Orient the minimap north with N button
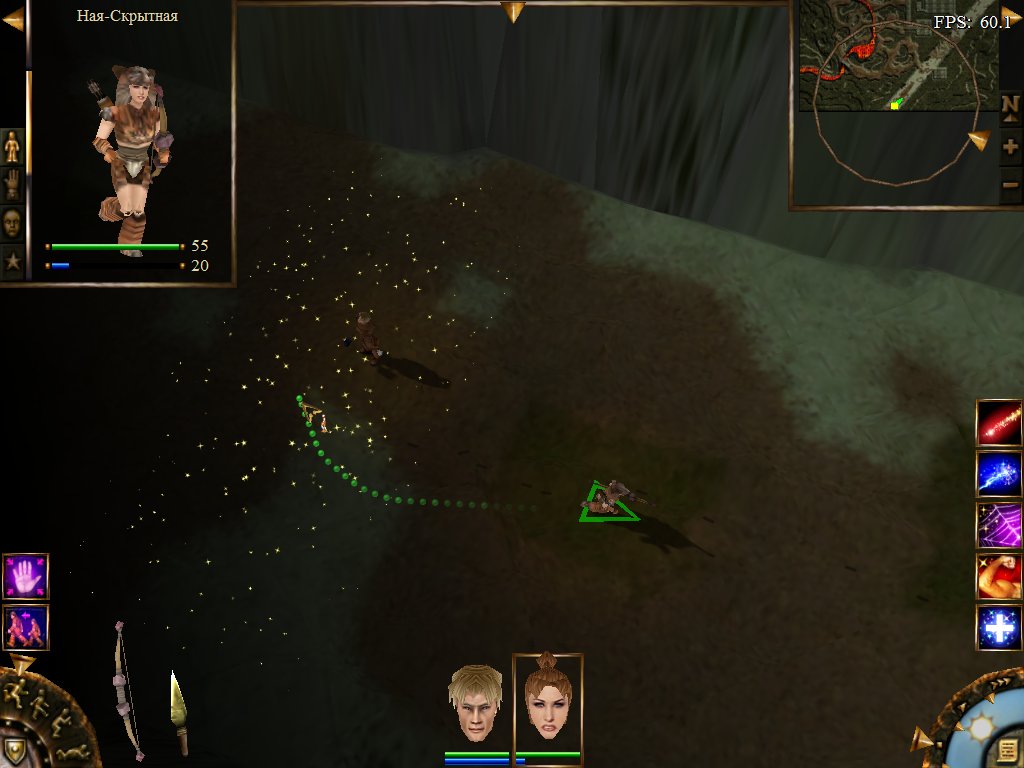 tap(1010, 105)
